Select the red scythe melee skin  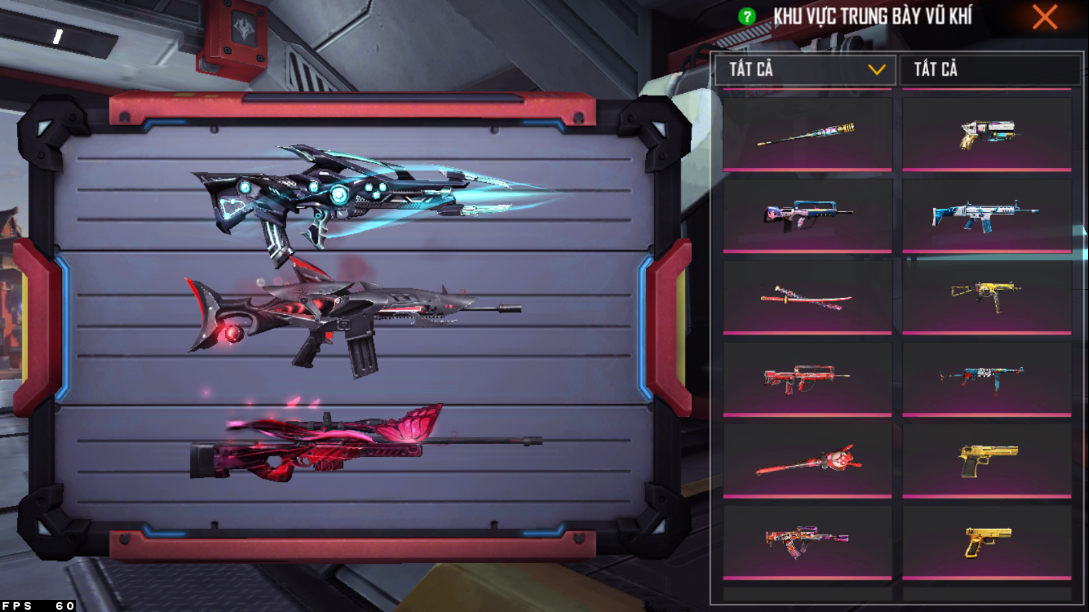806,461
